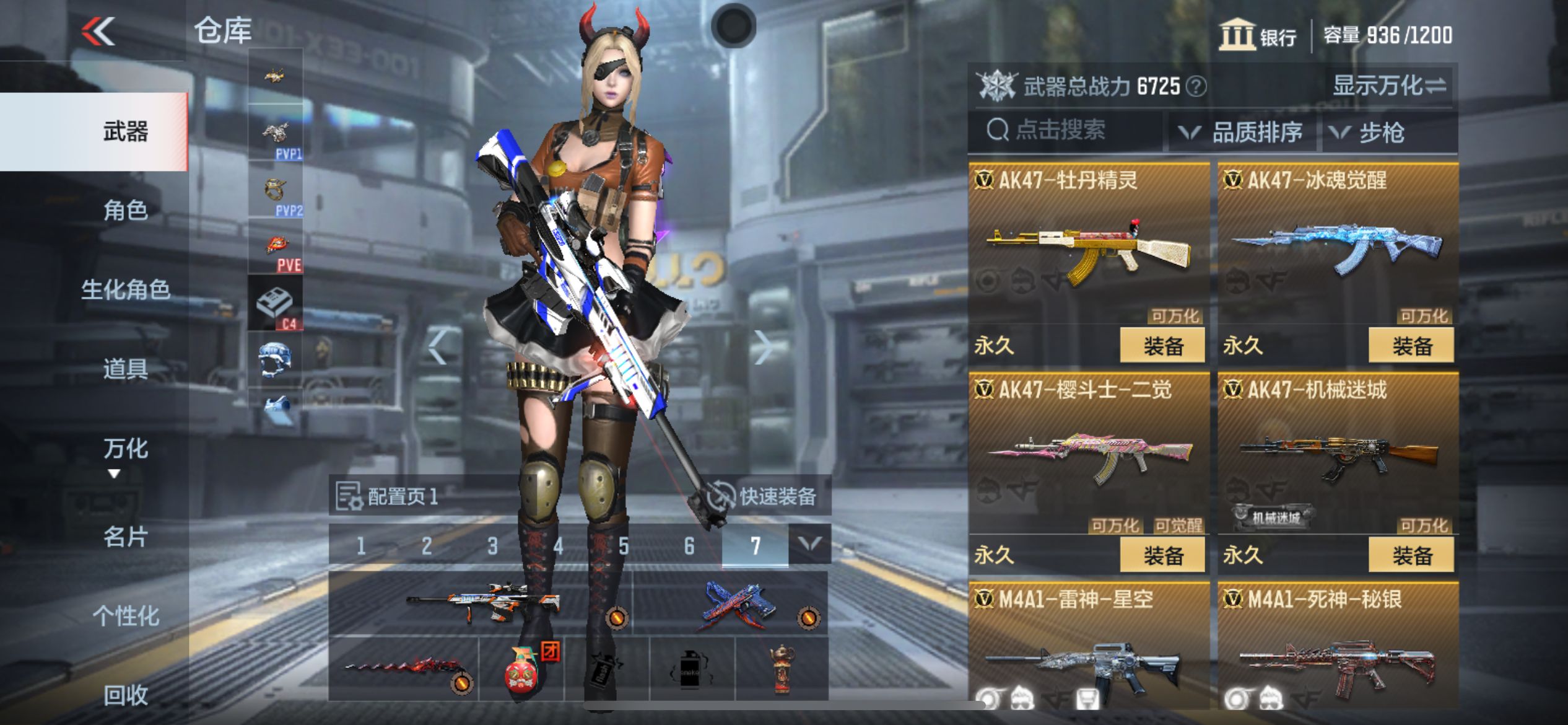Toggle the 显示万化 display switch
Image resolution: width=1568 pixels, height=725 pixels.
tap(1389, 86)
